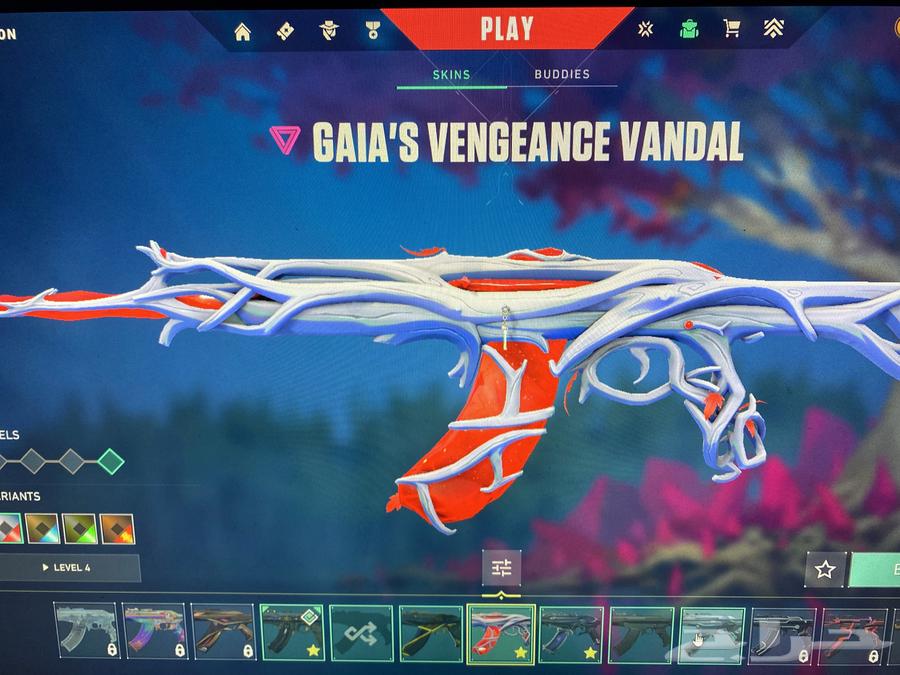
Task: Choose the green variant swatch
Action: [x=79, y=528]
